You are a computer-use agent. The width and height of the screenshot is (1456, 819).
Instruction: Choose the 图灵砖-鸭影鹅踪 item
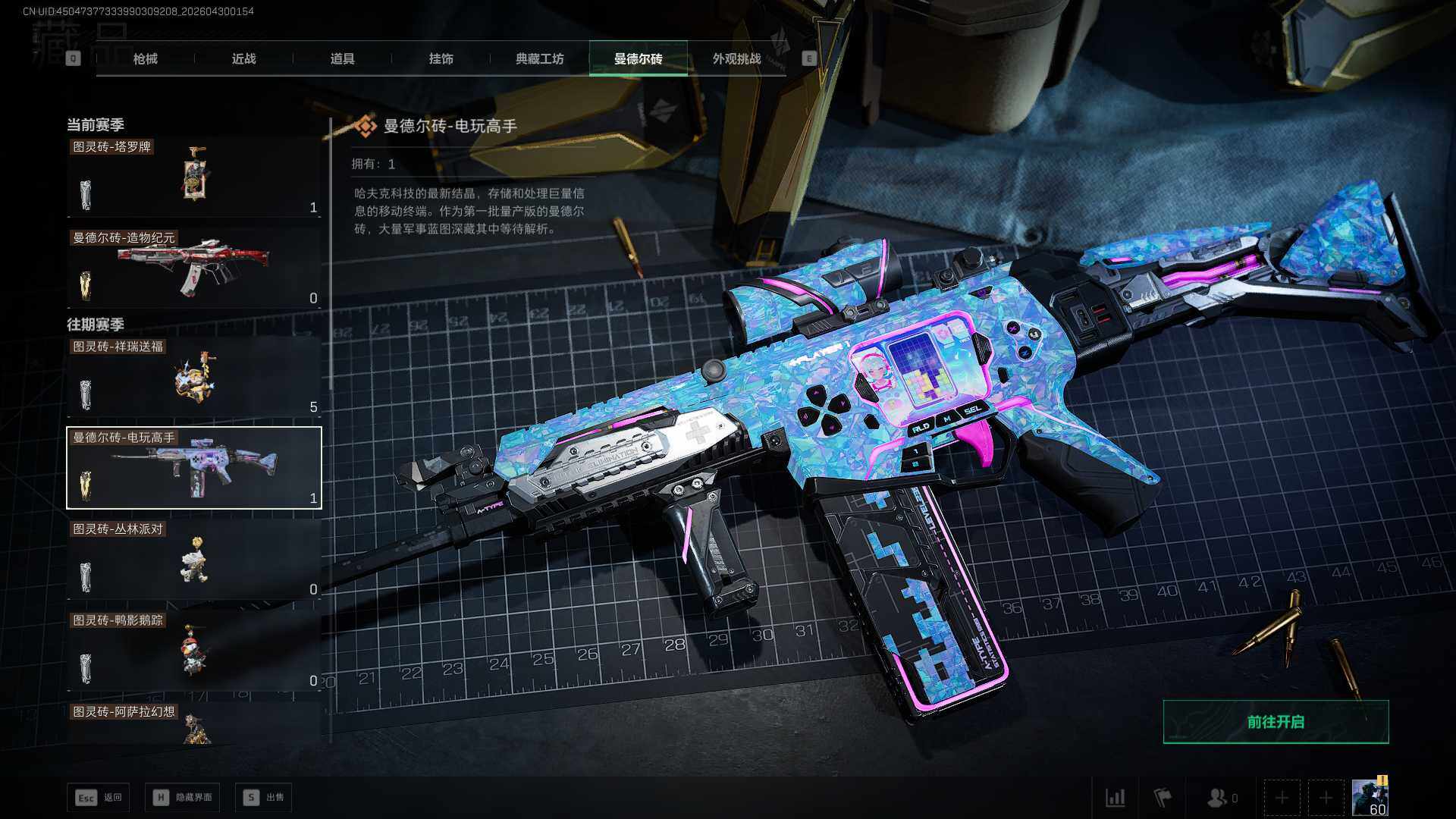(194, 651)
